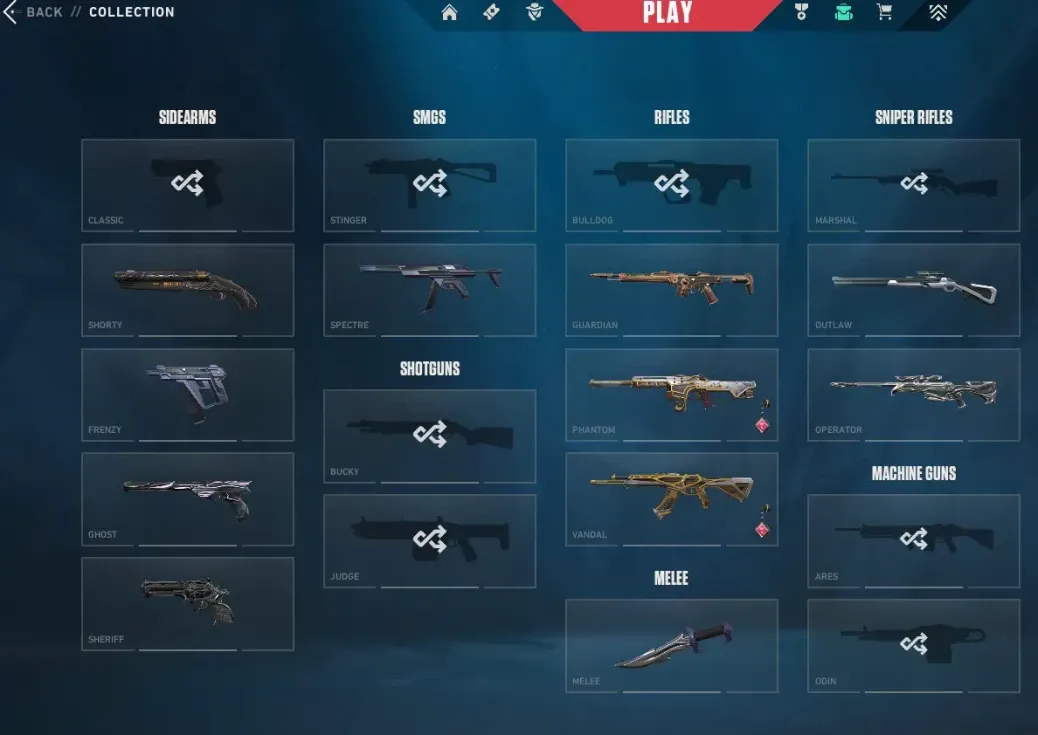
Task: Open the Sheriff revolver skin tile
Action: 187,603
